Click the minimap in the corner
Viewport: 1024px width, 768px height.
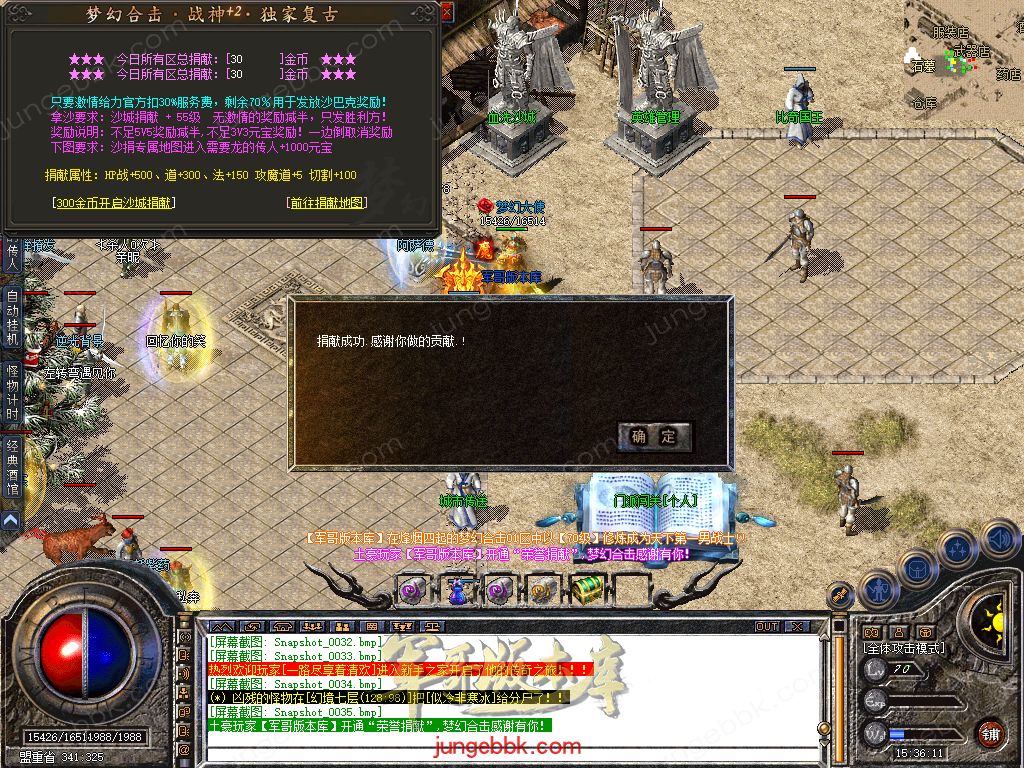pos(962,50)
